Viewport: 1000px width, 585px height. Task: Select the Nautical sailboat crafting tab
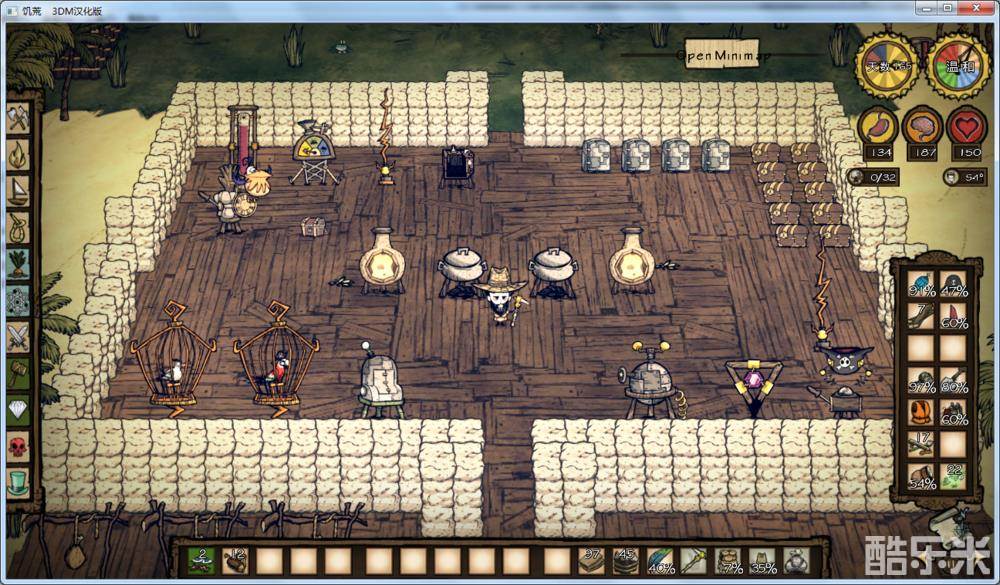18,191
